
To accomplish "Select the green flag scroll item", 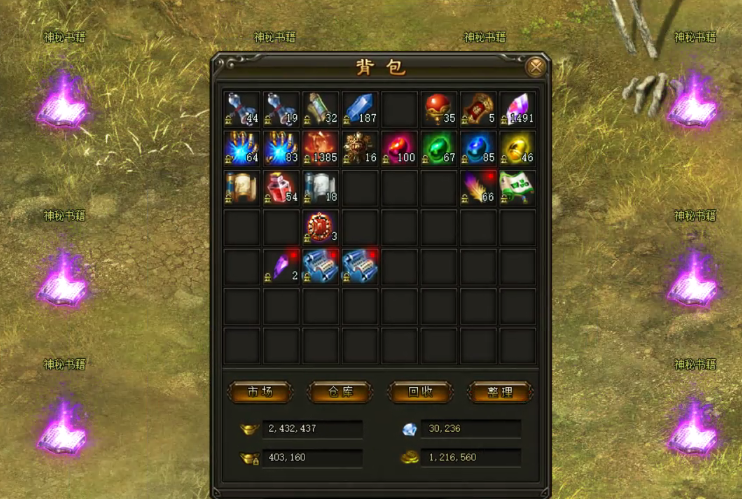I will click(x=517, y=187).
